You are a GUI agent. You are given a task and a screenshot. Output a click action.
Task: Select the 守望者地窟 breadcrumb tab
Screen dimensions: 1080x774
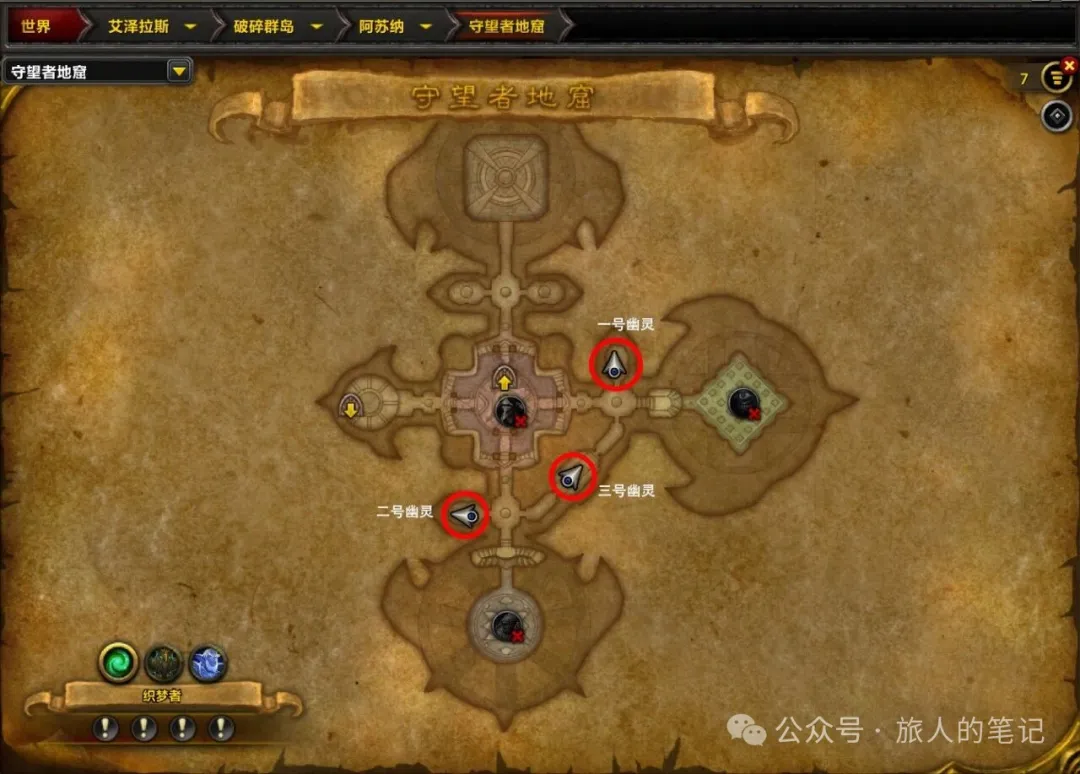[507, 26]
